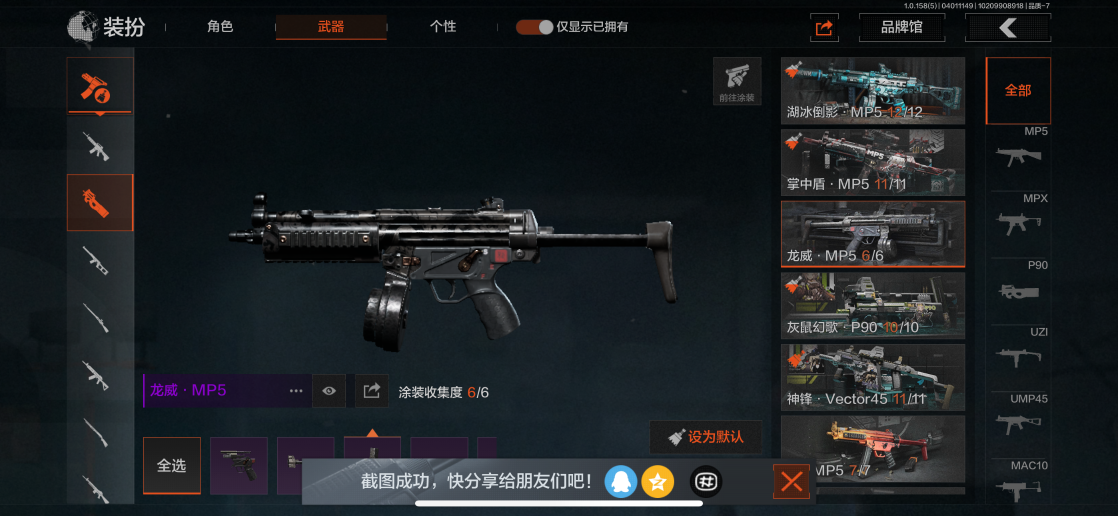1118x516 pixels.
Task: Select the 湖冰倒影 MP5 skin
Action: [872, 90]
